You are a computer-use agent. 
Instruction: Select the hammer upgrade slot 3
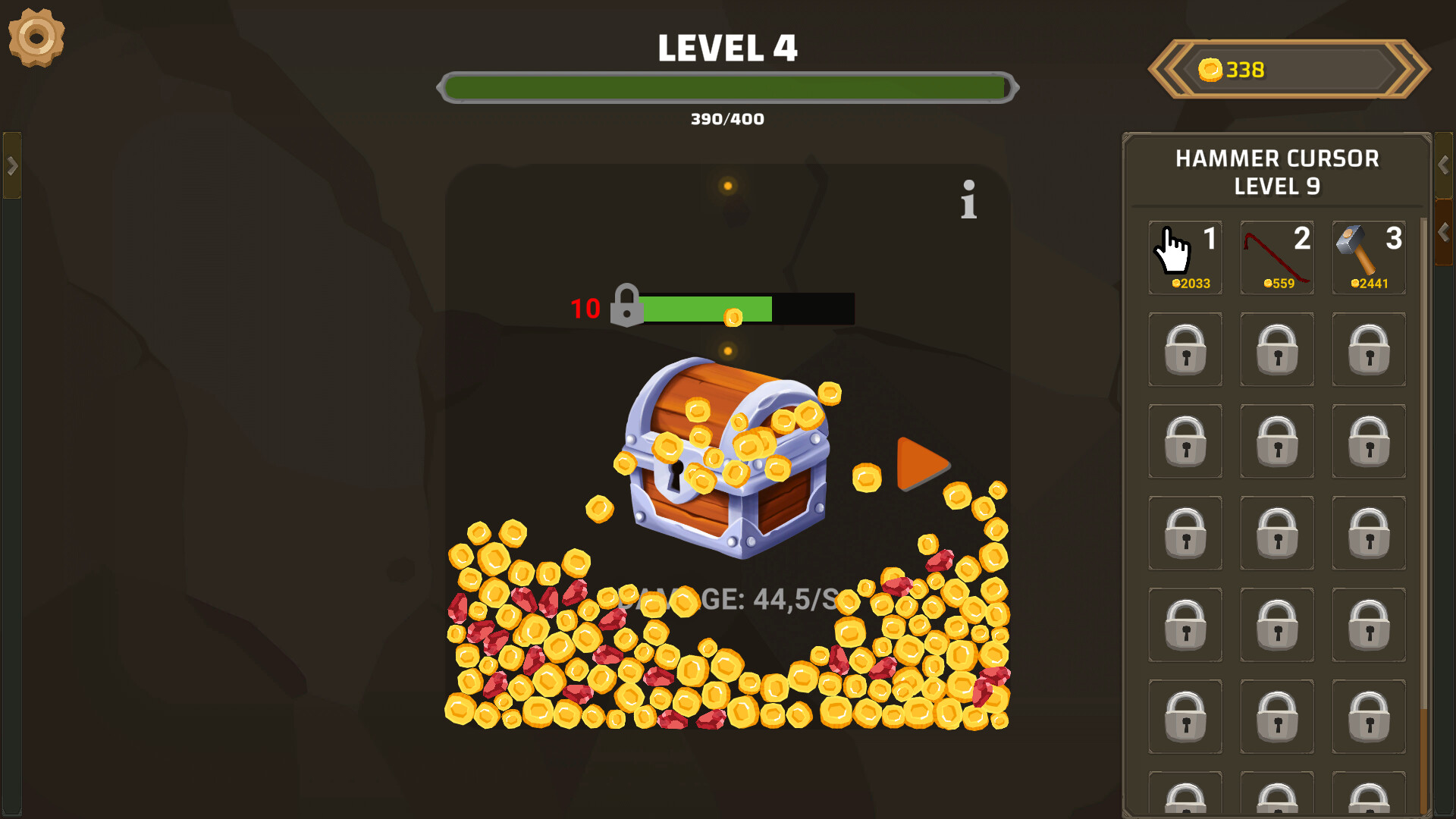click(1368, 258)
